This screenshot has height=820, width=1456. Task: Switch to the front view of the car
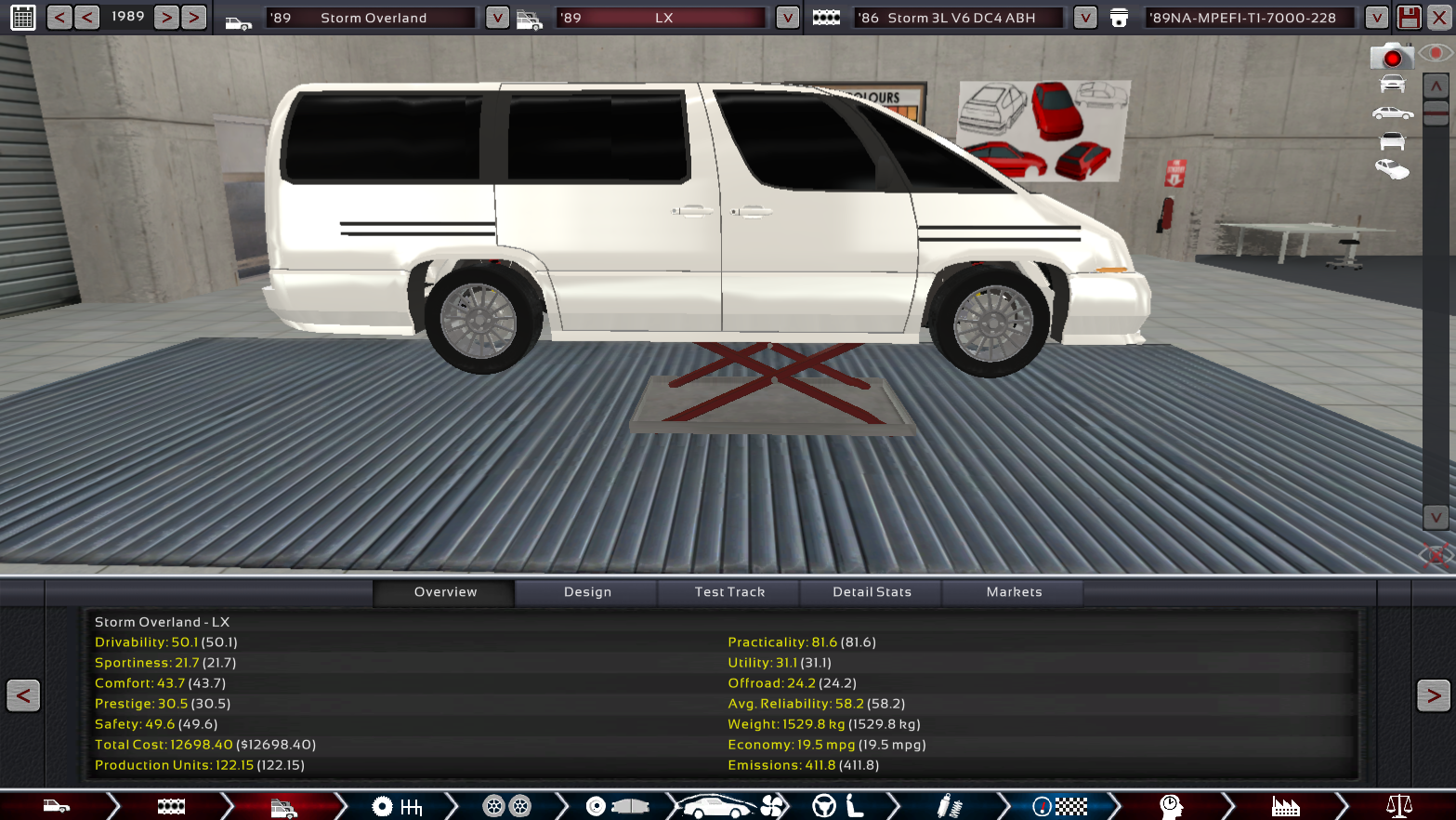click(x=1392, y=85)
